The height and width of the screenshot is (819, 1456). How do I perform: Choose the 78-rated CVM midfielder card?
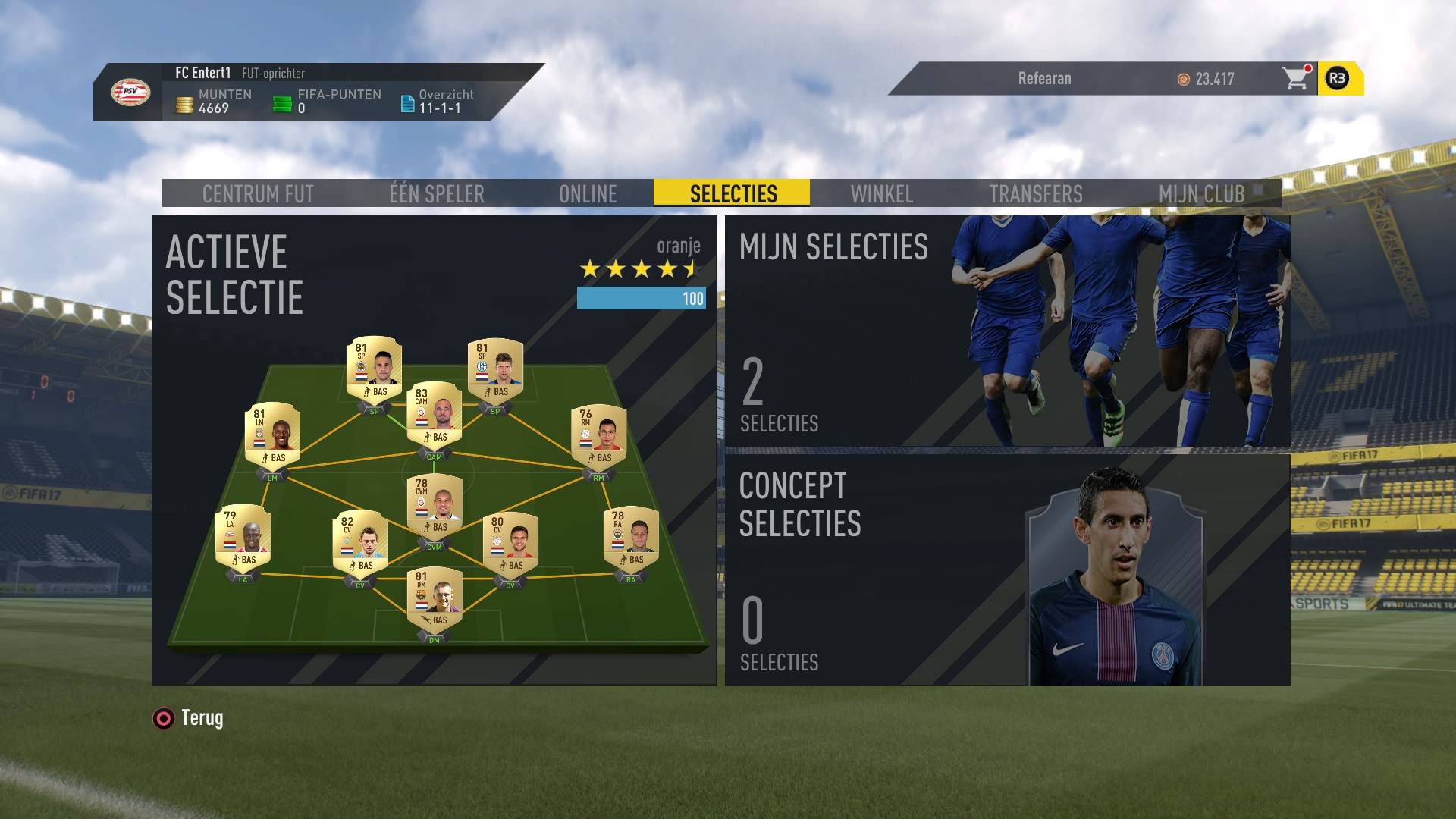[435, 506]
